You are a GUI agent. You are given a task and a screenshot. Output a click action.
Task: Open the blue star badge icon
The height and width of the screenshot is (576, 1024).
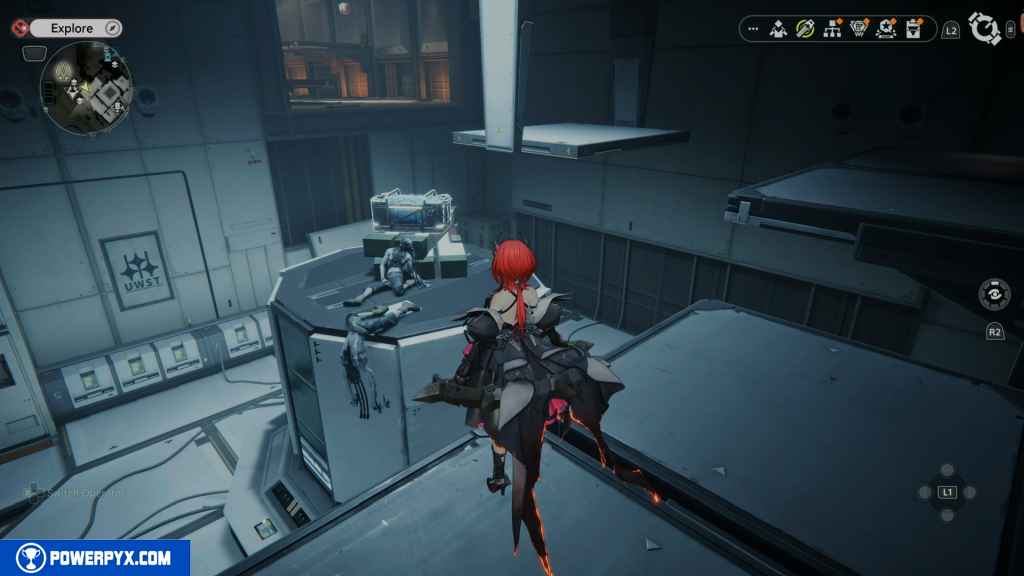[885, 29]
